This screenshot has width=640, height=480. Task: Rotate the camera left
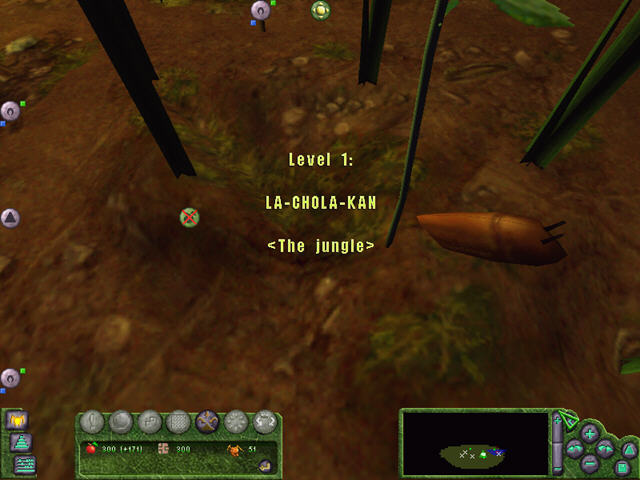574,448
